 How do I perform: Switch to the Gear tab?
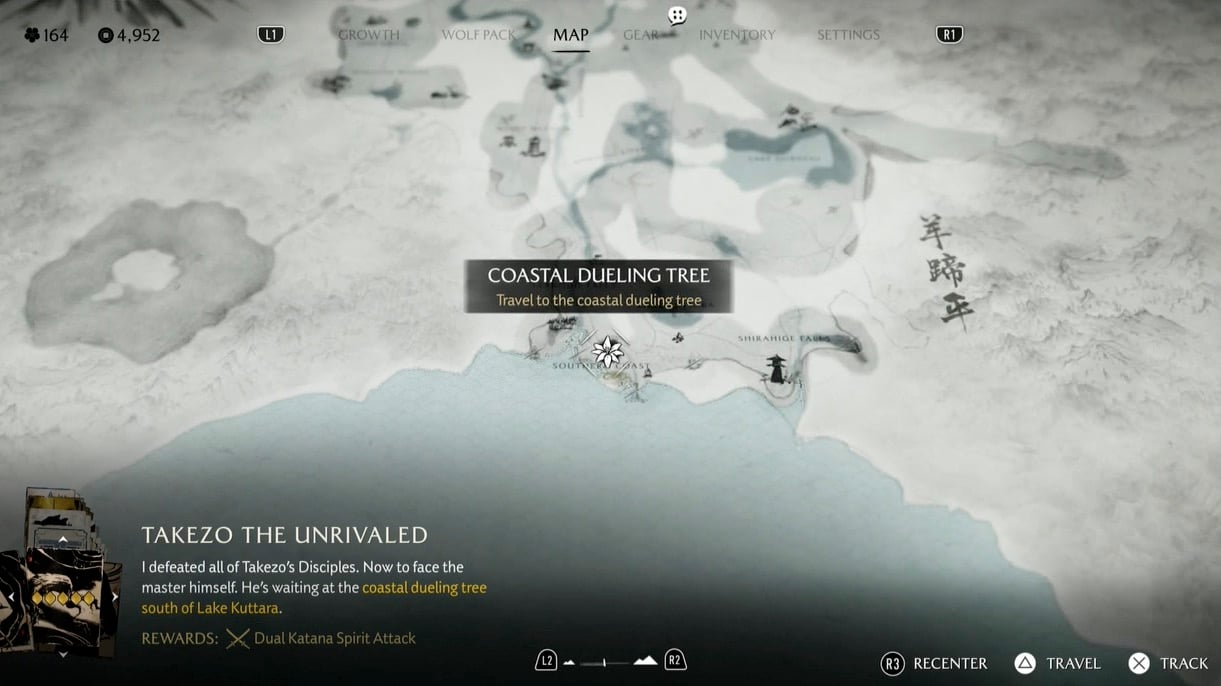click(641, 35)
